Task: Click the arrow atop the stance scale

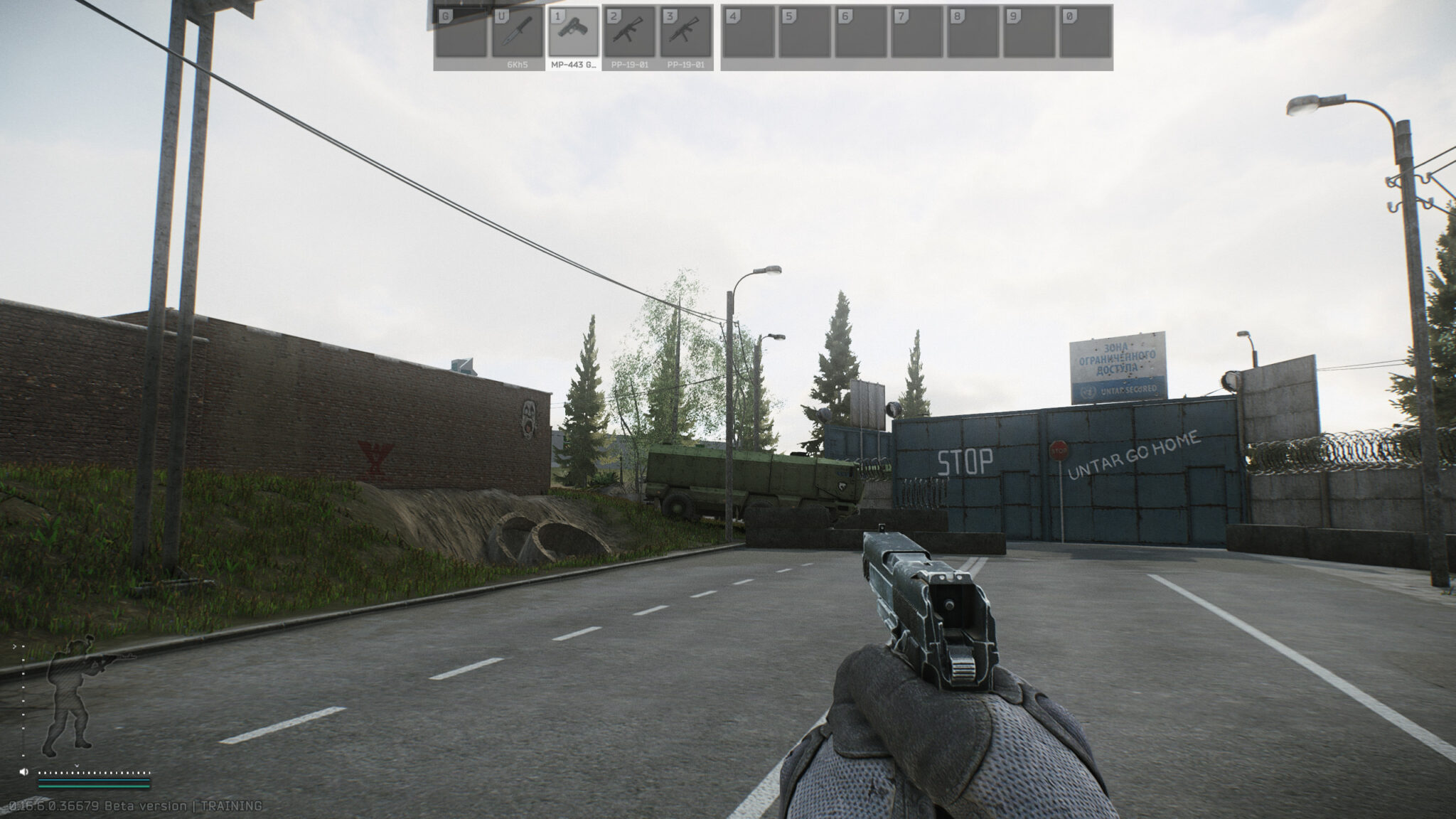Action: (x=14, y=646)
